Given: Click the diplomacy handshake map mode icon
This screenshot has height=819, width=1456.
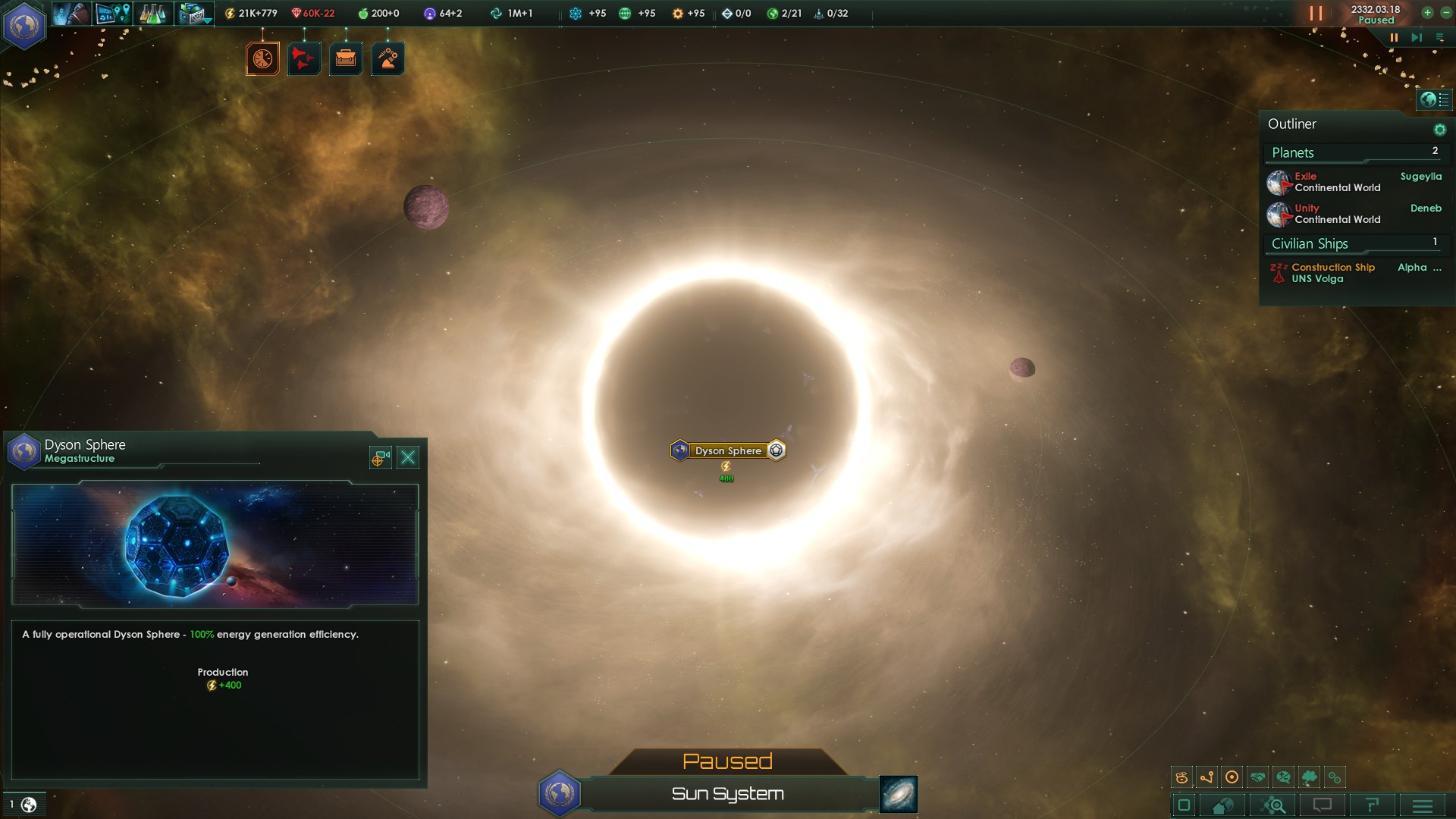Looking at the screenshot, I should [1258, 777].
